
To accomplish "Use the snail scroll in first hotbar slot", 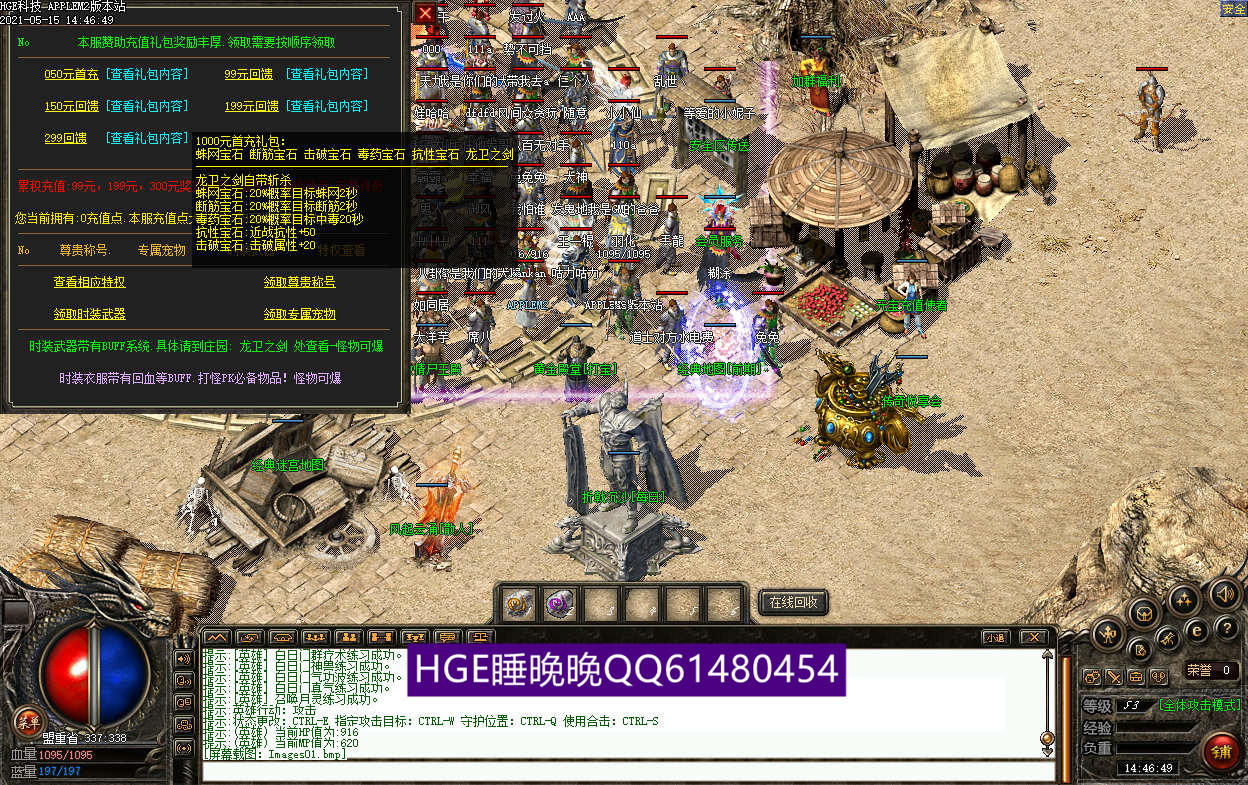I will (518, 603).
